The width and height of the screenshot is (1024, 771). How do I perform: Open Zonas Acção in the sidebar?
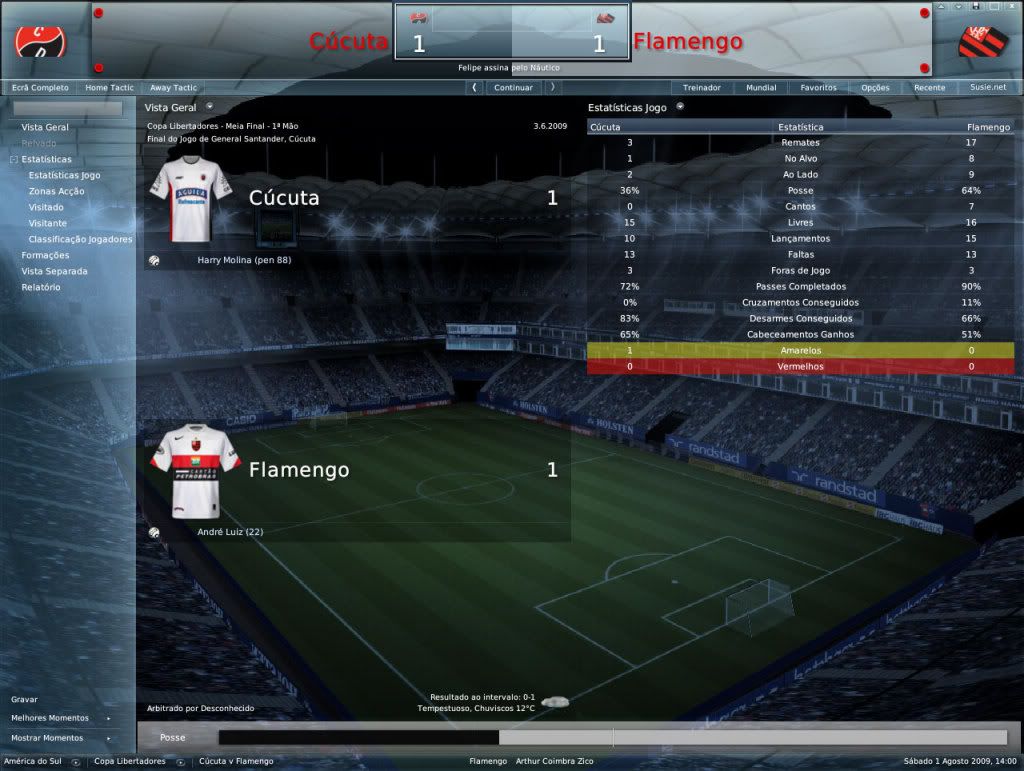tap(57, 191)
